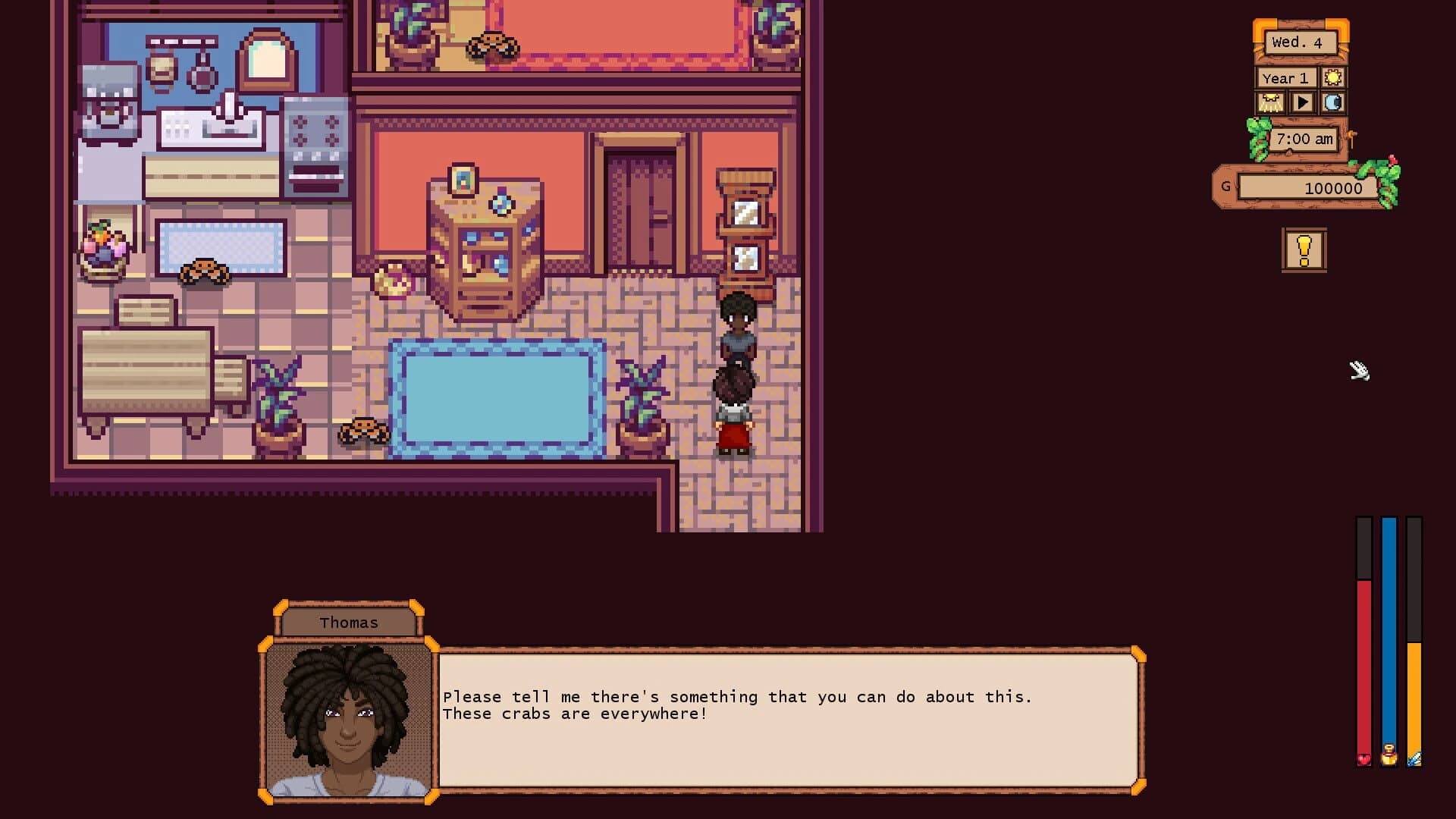Click the 7:00 am time display
The height and width of the screenshot is (819, 1456).
pyautogui.click(x=1304, y=139)
